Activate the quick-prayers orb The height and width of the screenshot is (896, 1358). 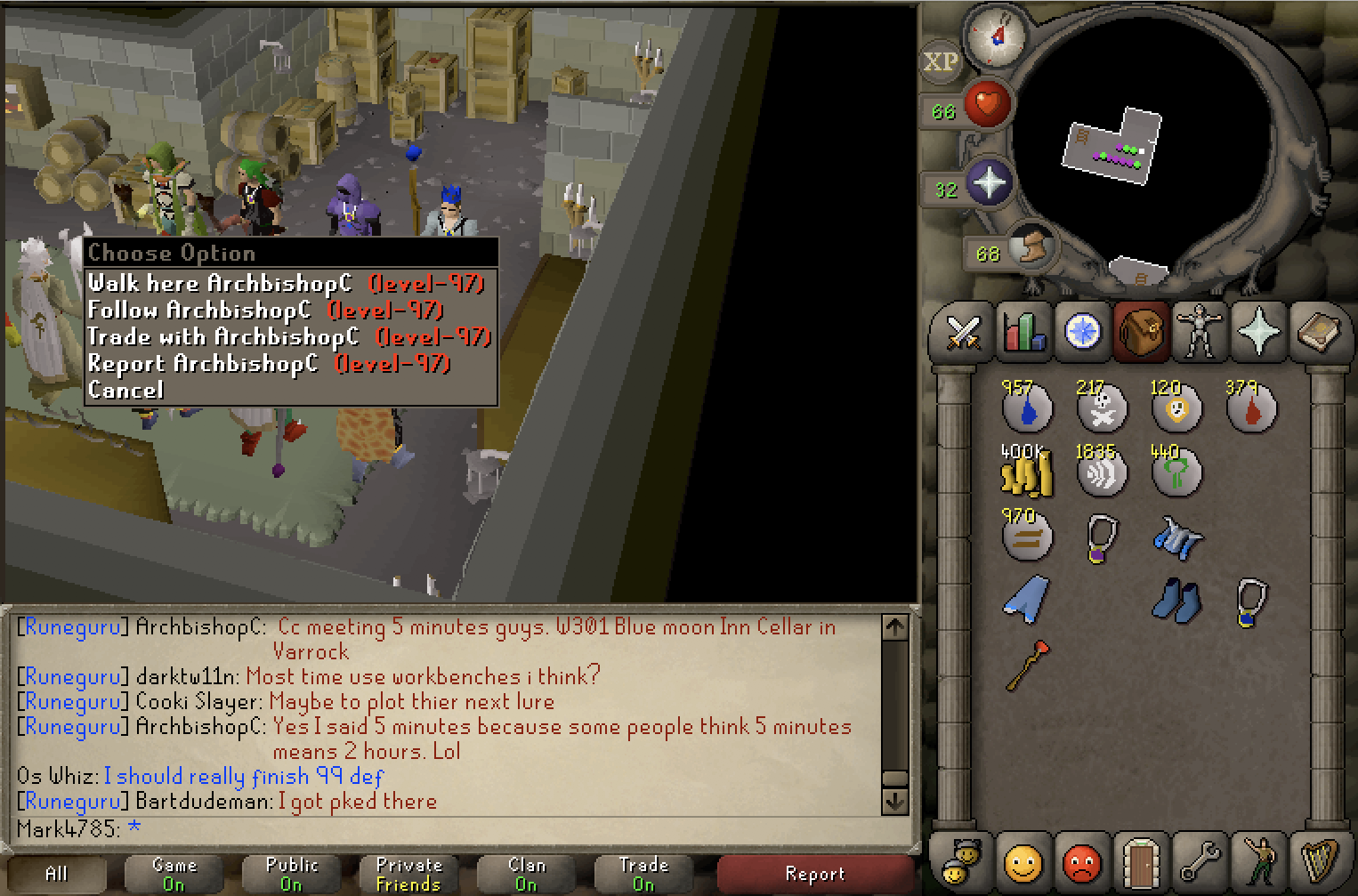[989, 182]
